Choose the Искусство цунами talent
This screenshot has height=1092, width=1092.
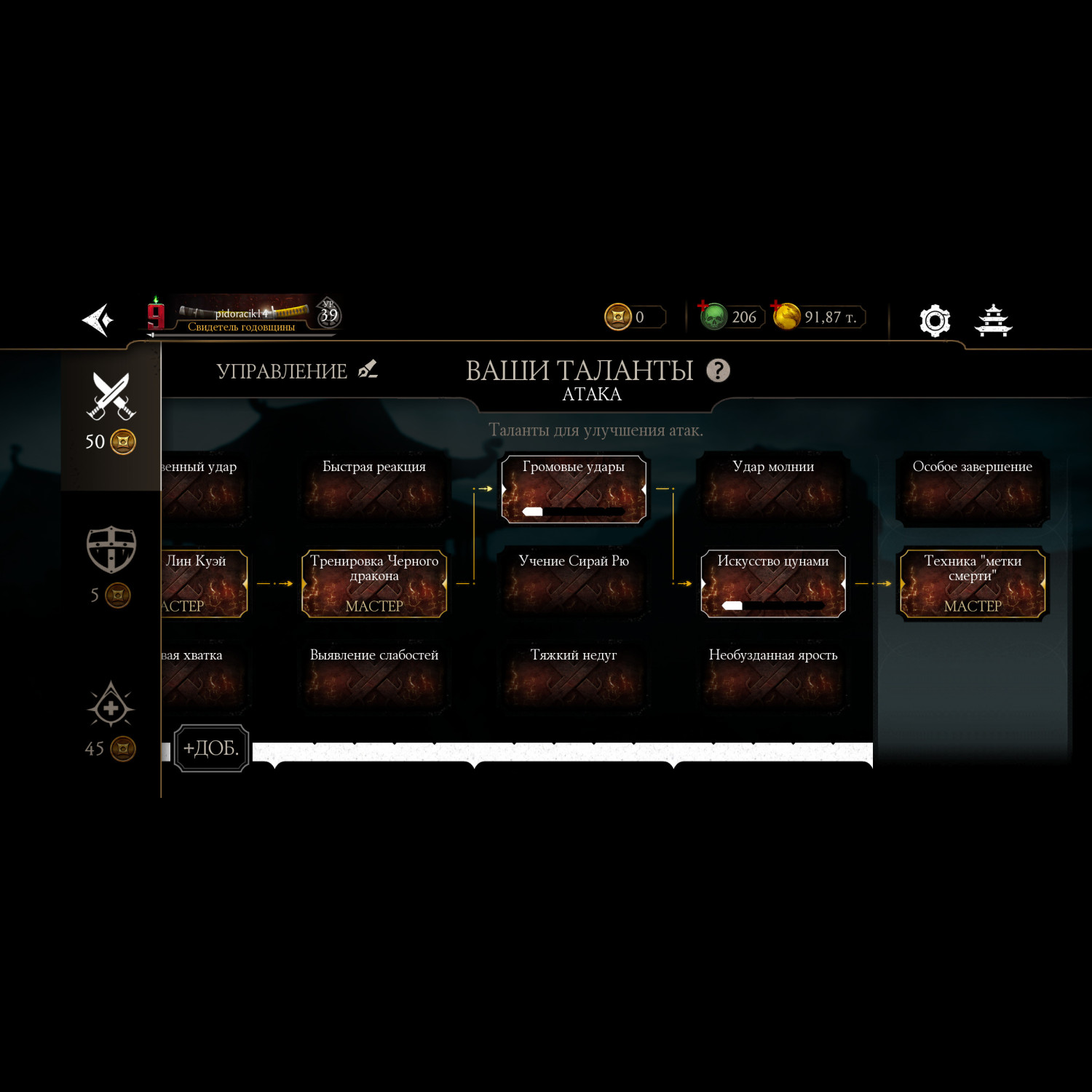pos(773,583)
